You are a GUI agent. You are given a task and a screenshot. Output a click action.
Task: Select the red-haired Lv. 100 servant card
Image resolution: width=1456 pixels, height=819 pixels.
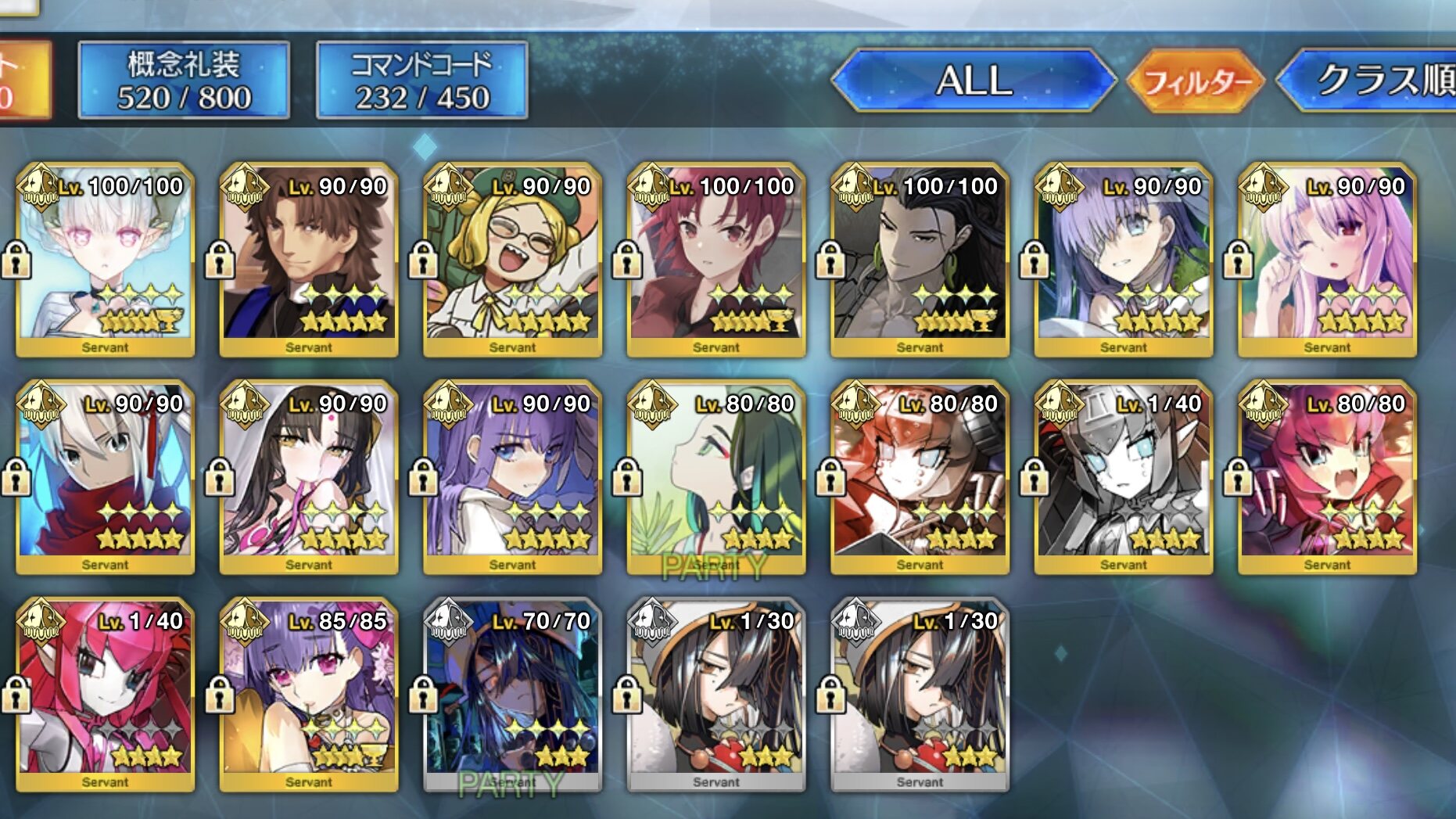pyautogui.click(x=716, y=260)
